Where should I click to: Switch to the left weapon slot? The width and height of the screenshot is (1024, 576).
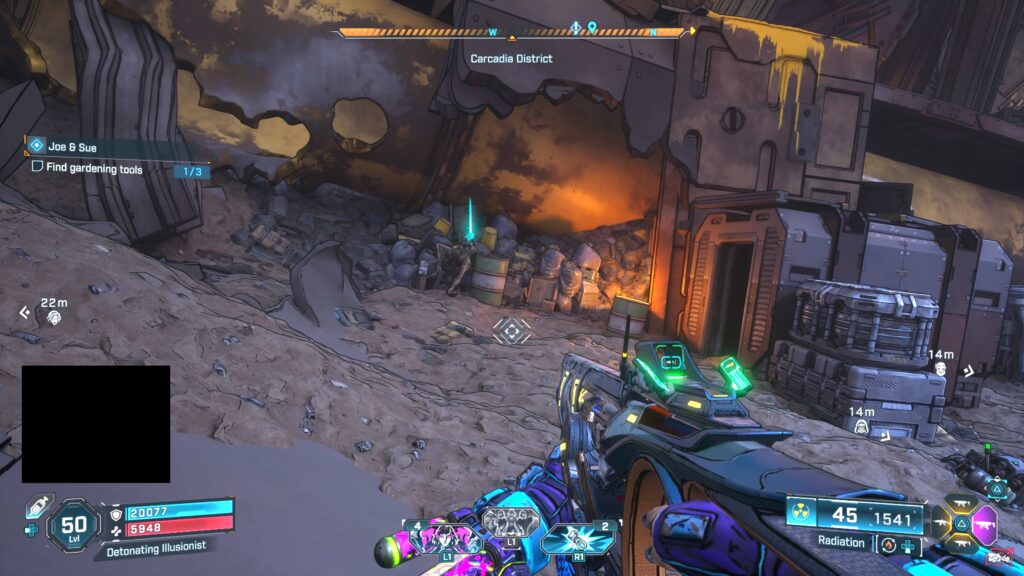[x=942, y=522]
